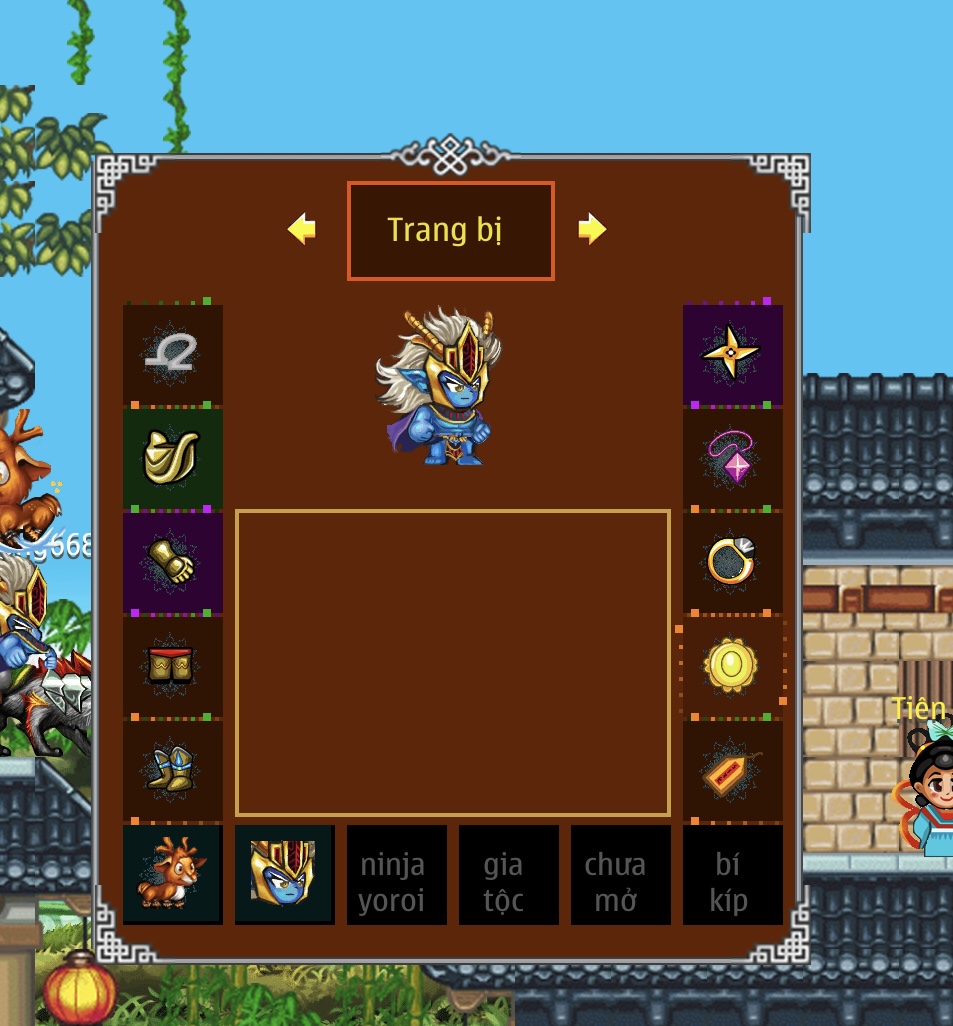Screen dimensions: 953x1026
Task: Select the orange talisman charm slot
Action: click(x=732, y=770)
